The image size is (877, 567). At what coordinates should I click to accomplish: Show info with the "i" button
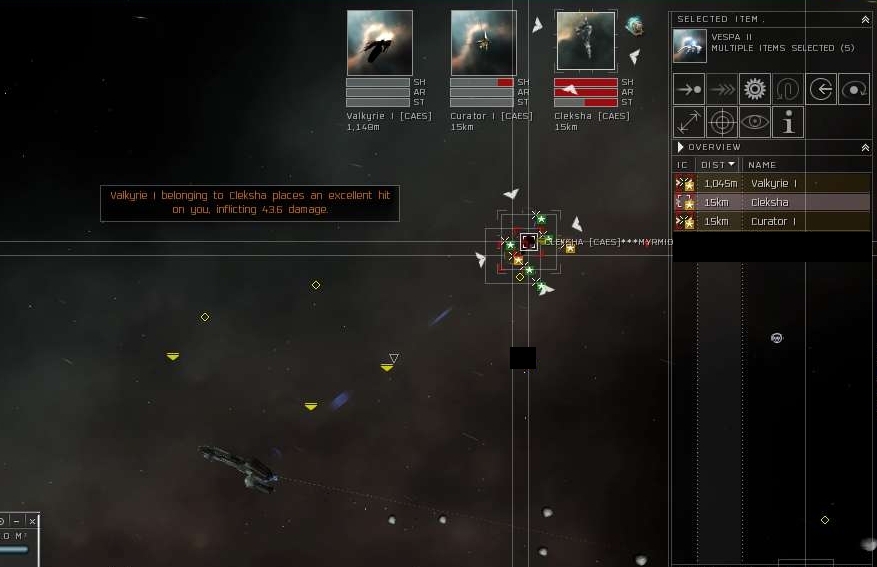[788, 122]
